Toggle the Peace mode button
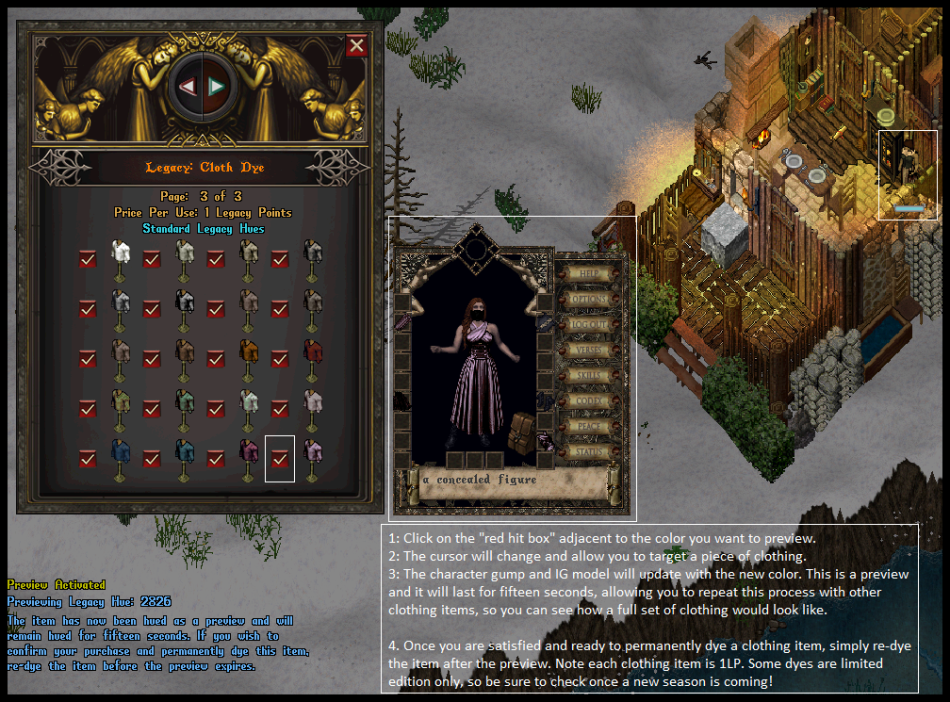950x702 pixels. (x=590, y=427)
